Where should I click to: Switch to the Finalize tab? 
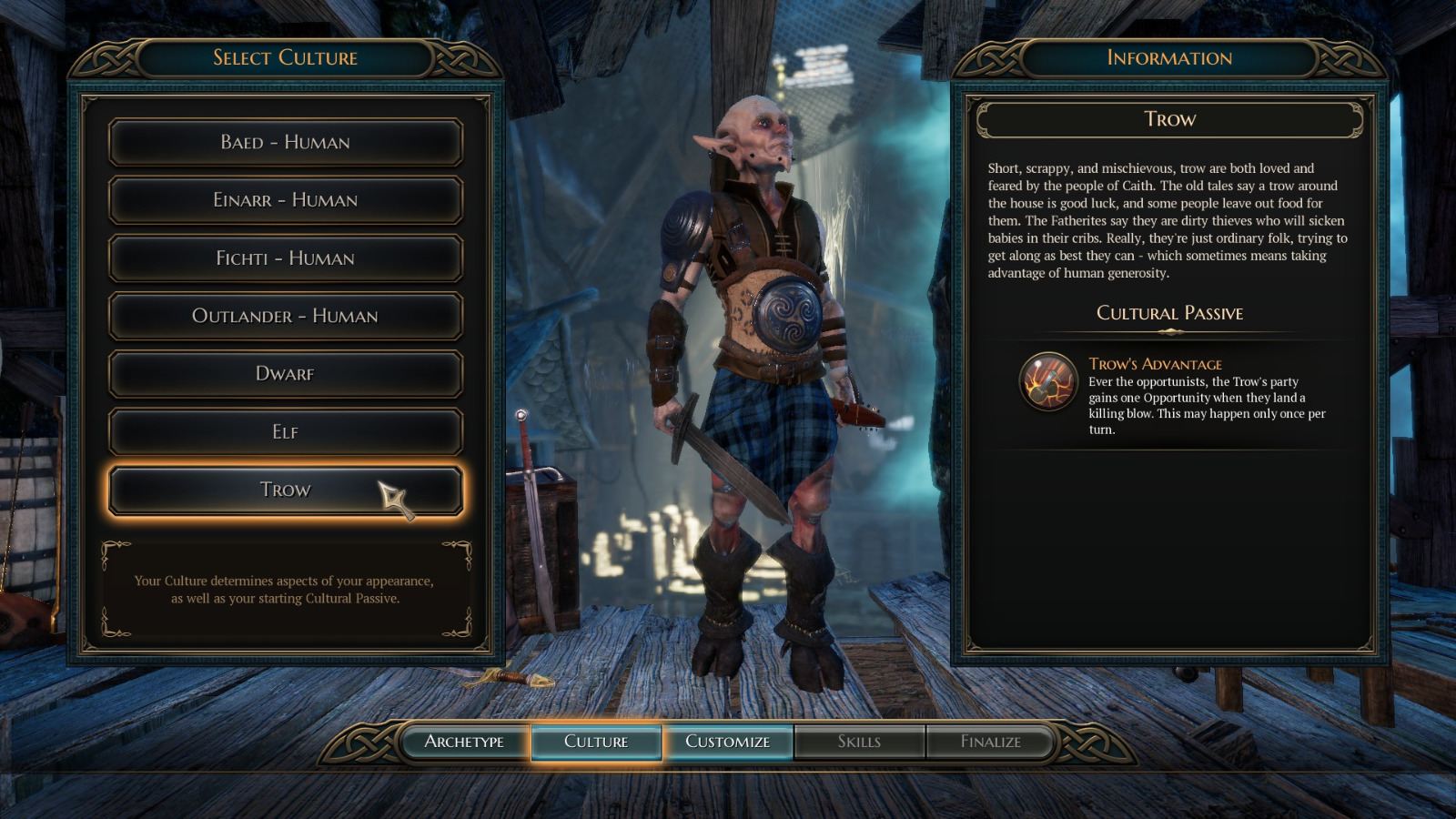click(x=991, y=742)
